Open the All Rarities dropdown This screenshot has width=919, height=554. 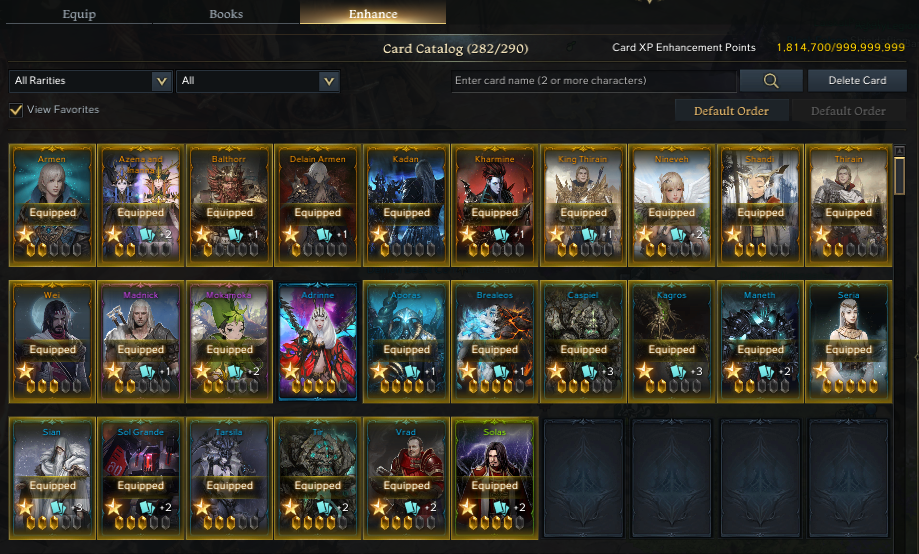pyautogui.click(x=90, y=81)
